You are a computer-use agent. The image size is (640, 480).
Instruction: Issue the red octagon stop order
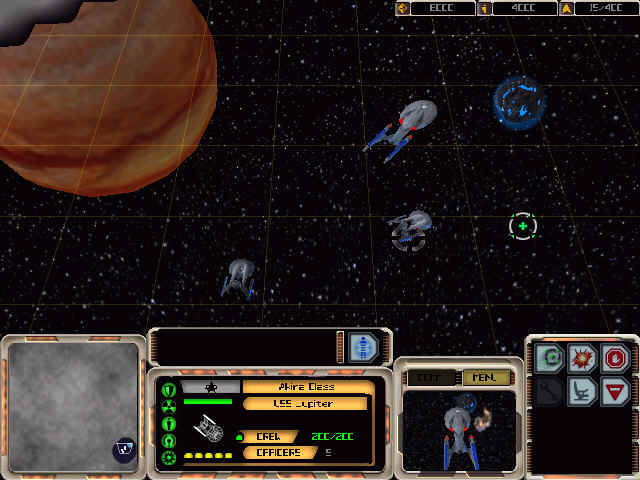point(615,359)
